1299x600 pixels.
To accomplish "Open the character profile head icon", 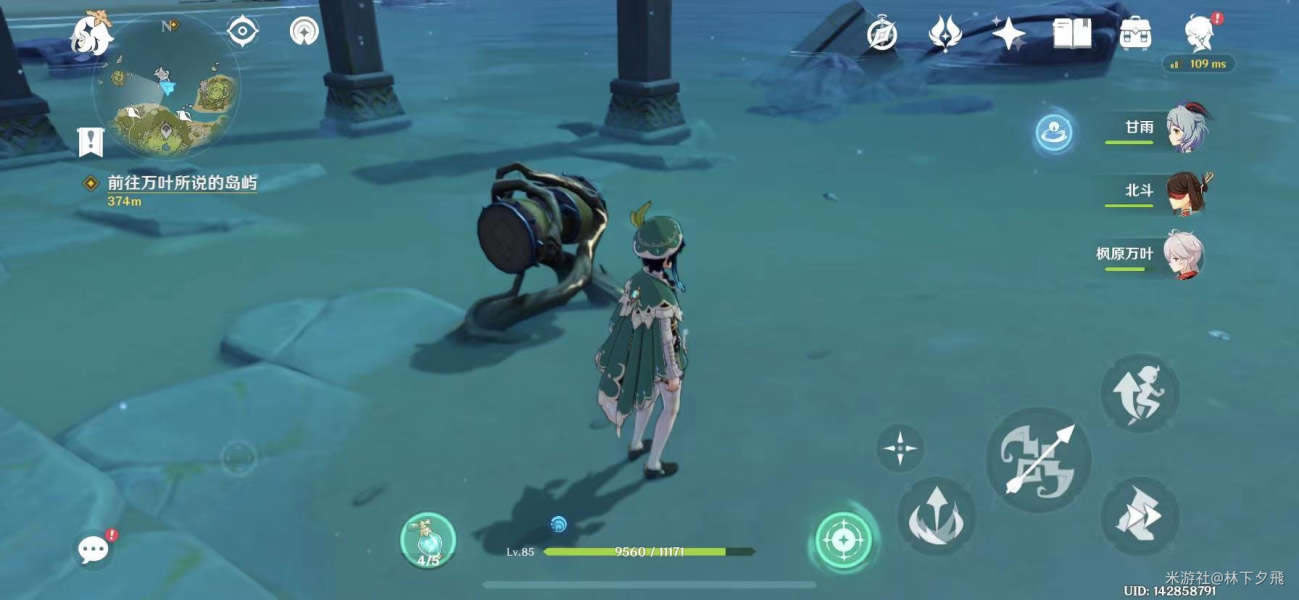I will pos(1199,33).
